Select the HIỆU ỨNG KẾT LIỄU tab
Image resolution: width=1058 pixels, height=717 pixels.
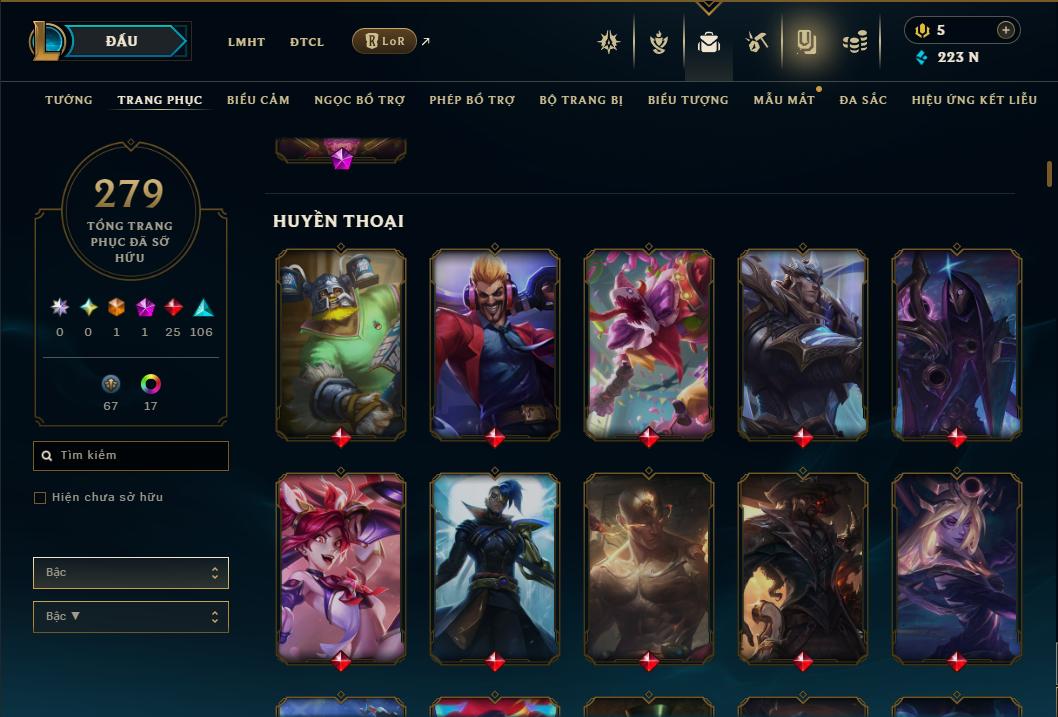(974, 100)
